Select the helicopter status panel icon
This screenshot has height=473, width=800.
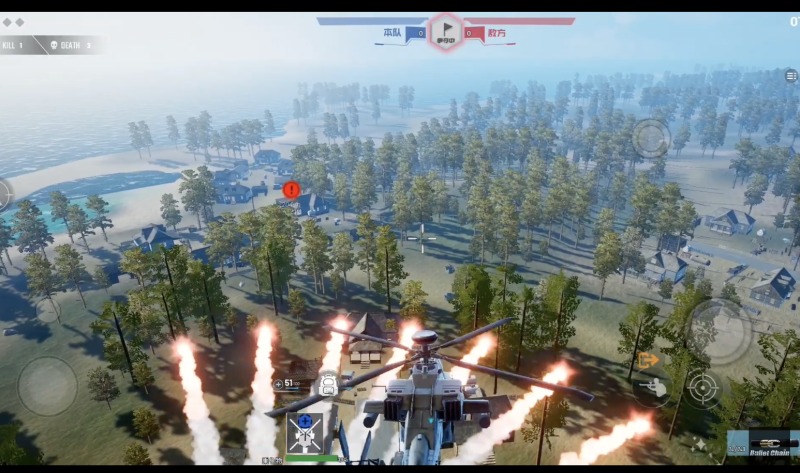click(x=305, y=432)
